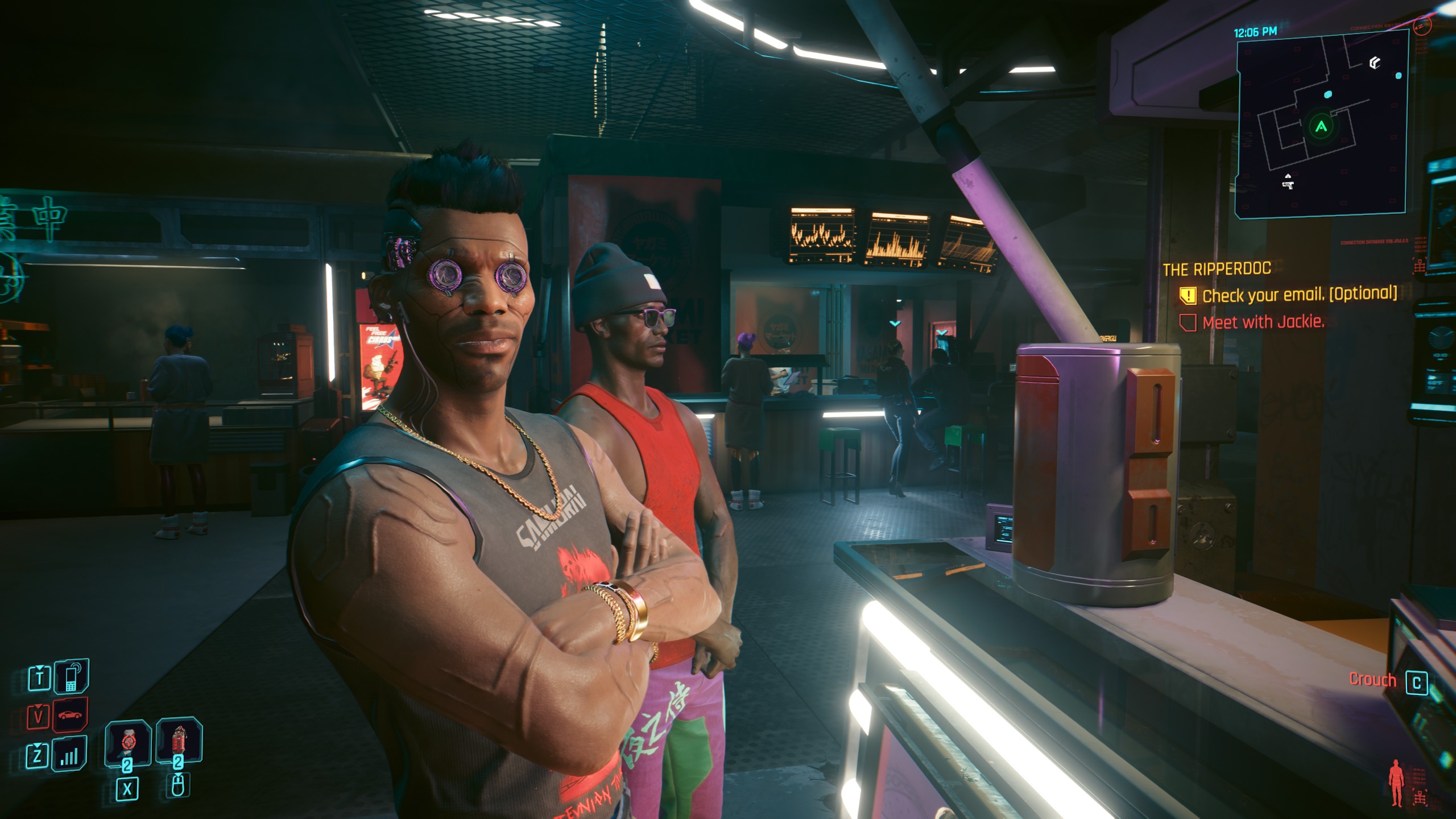Viewport: 1456px width, 819px height.
Task: Open the minimap
Action: click(1321, 124)
